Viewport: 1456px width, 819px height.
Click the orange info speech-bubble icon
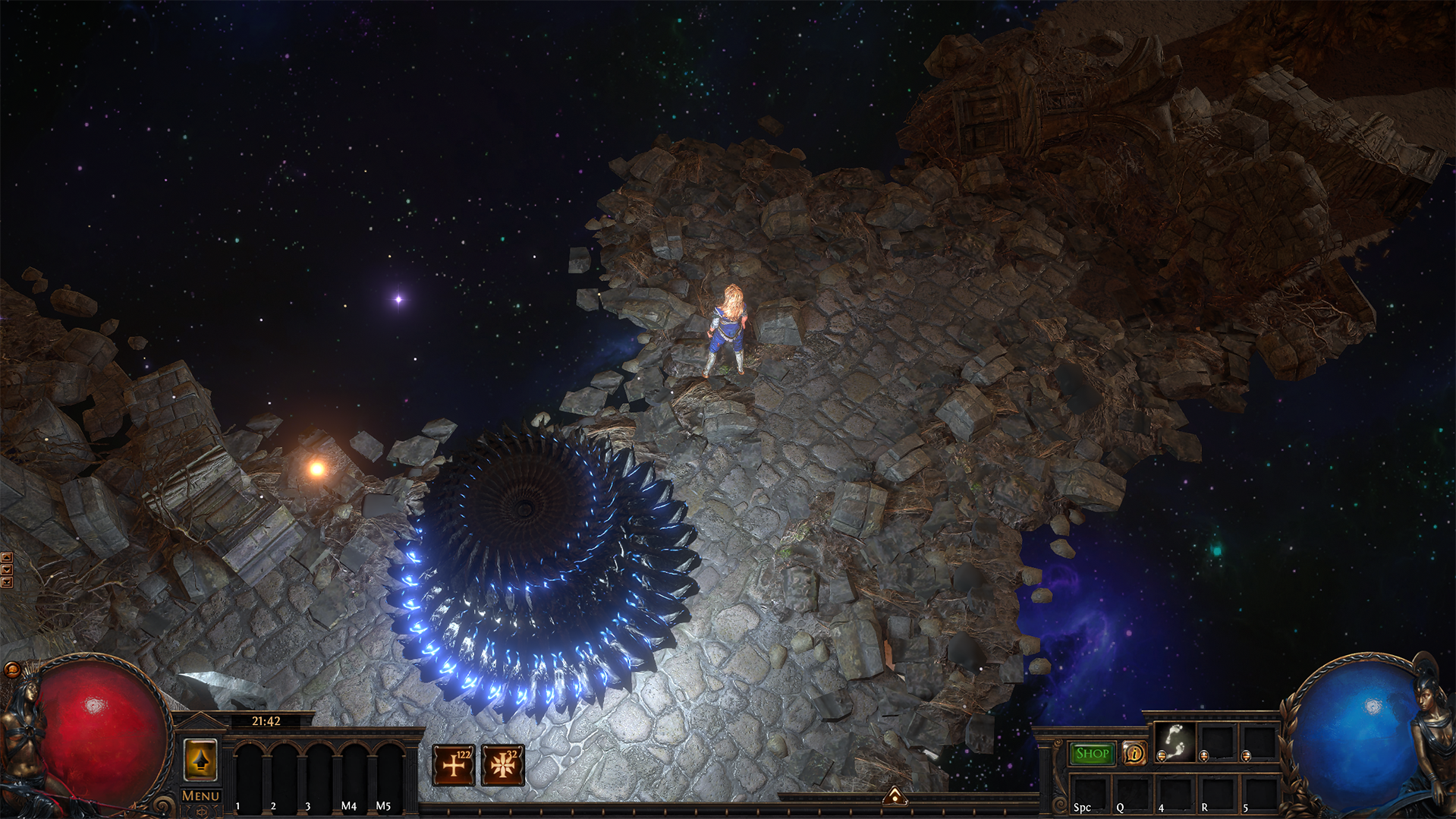[1134, 754]
